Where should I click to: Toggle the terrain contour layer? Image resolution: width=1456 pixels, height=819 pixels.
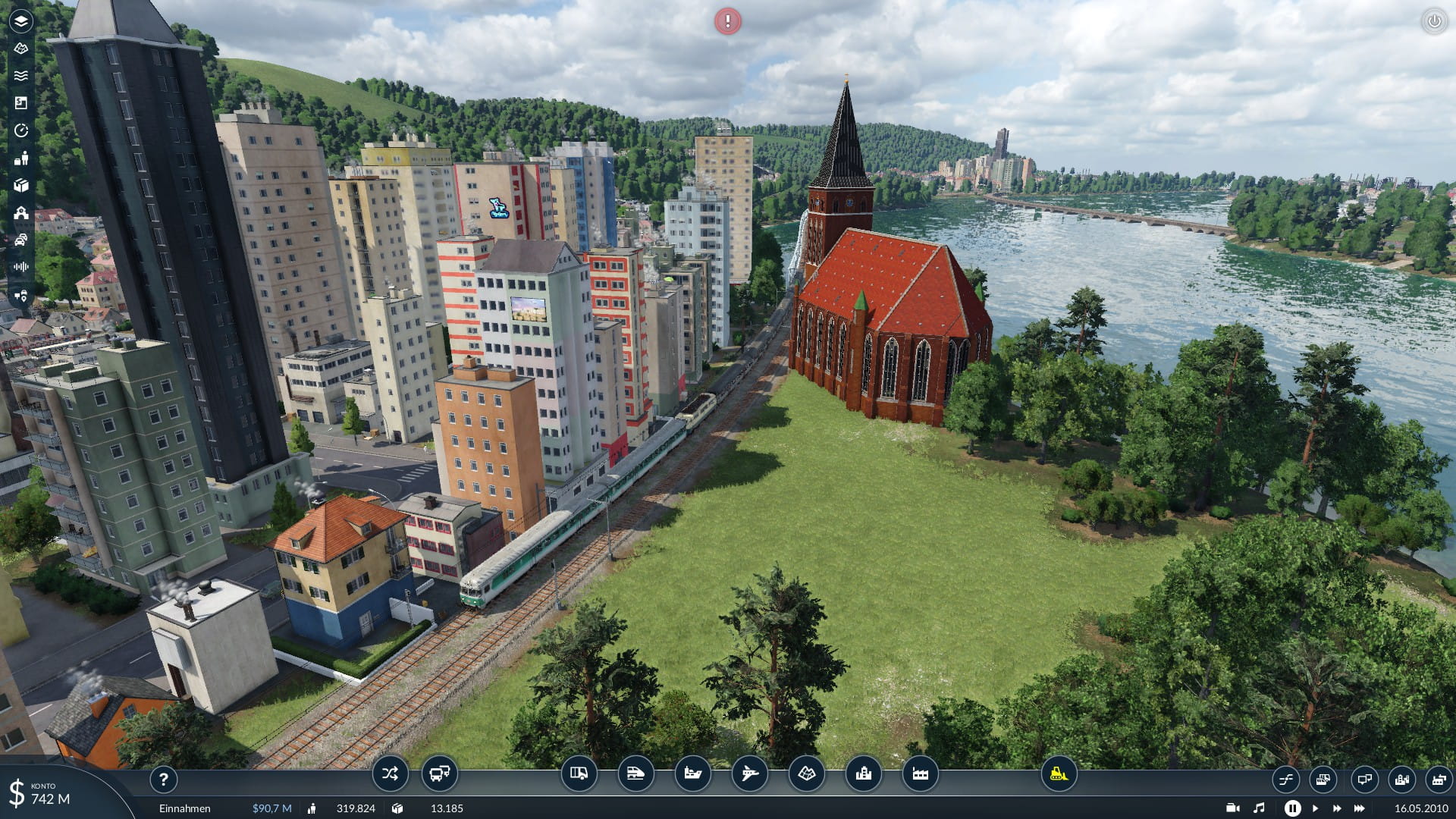coord(21,49)
